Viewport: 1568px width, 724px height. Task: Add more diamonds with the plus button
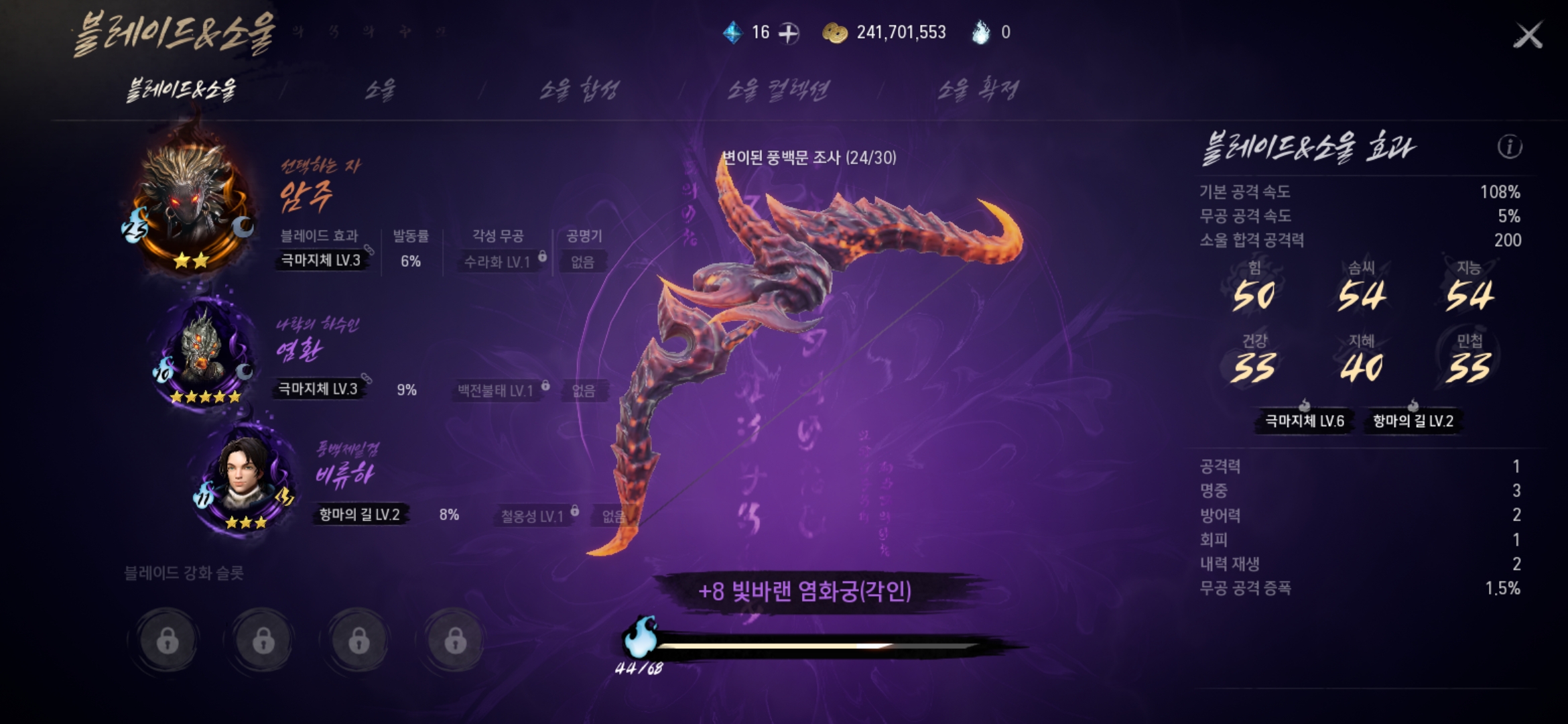[789, 33]
